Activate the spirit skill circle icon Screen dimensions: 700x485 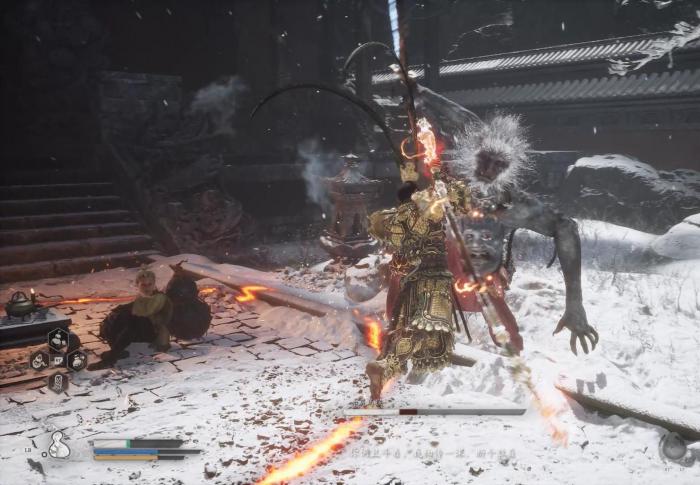(674, 447)
